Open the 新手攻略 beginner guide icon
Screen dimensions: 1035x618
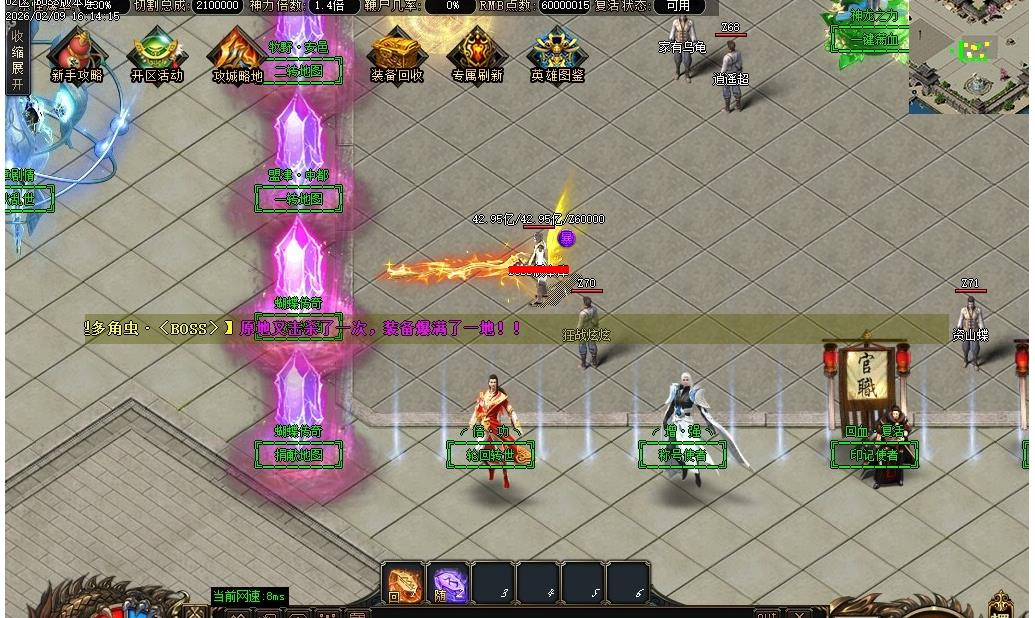tap(76, 54)
